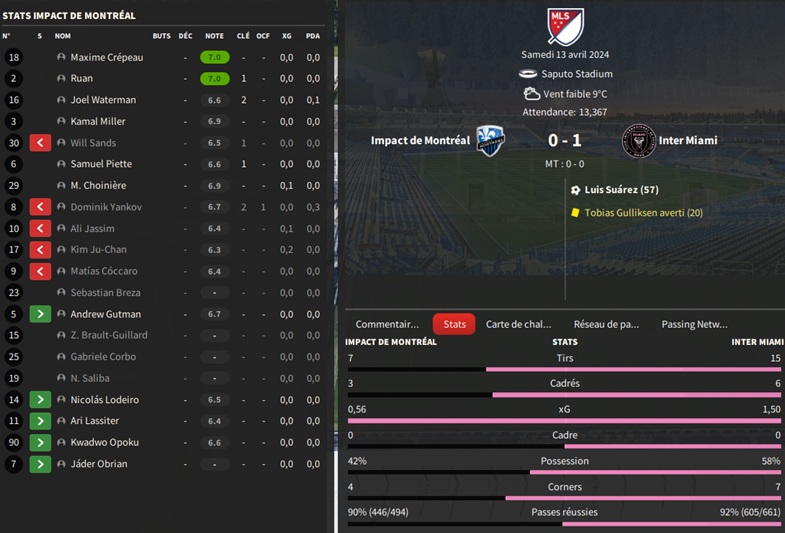Viewport: 785px width, 533px height.
Task: Select Samuel Piette's row
Action: tap(100, 164)
